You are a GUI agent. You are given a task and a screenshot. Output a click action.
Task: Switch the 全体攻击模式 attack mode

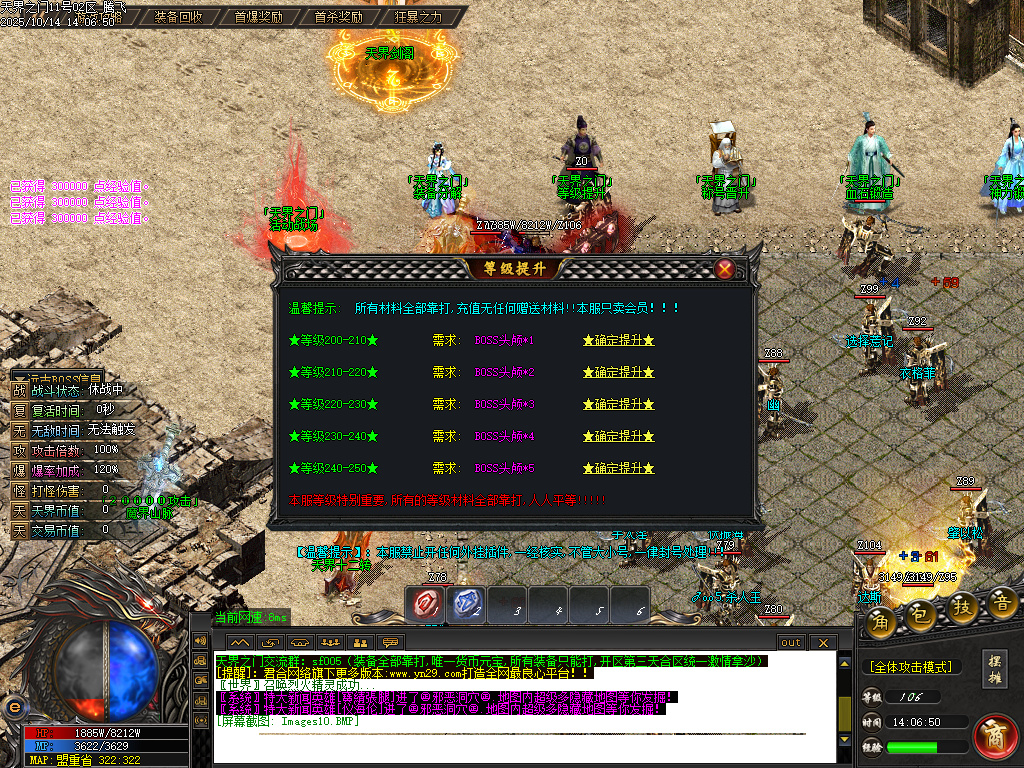click(910, 667)
